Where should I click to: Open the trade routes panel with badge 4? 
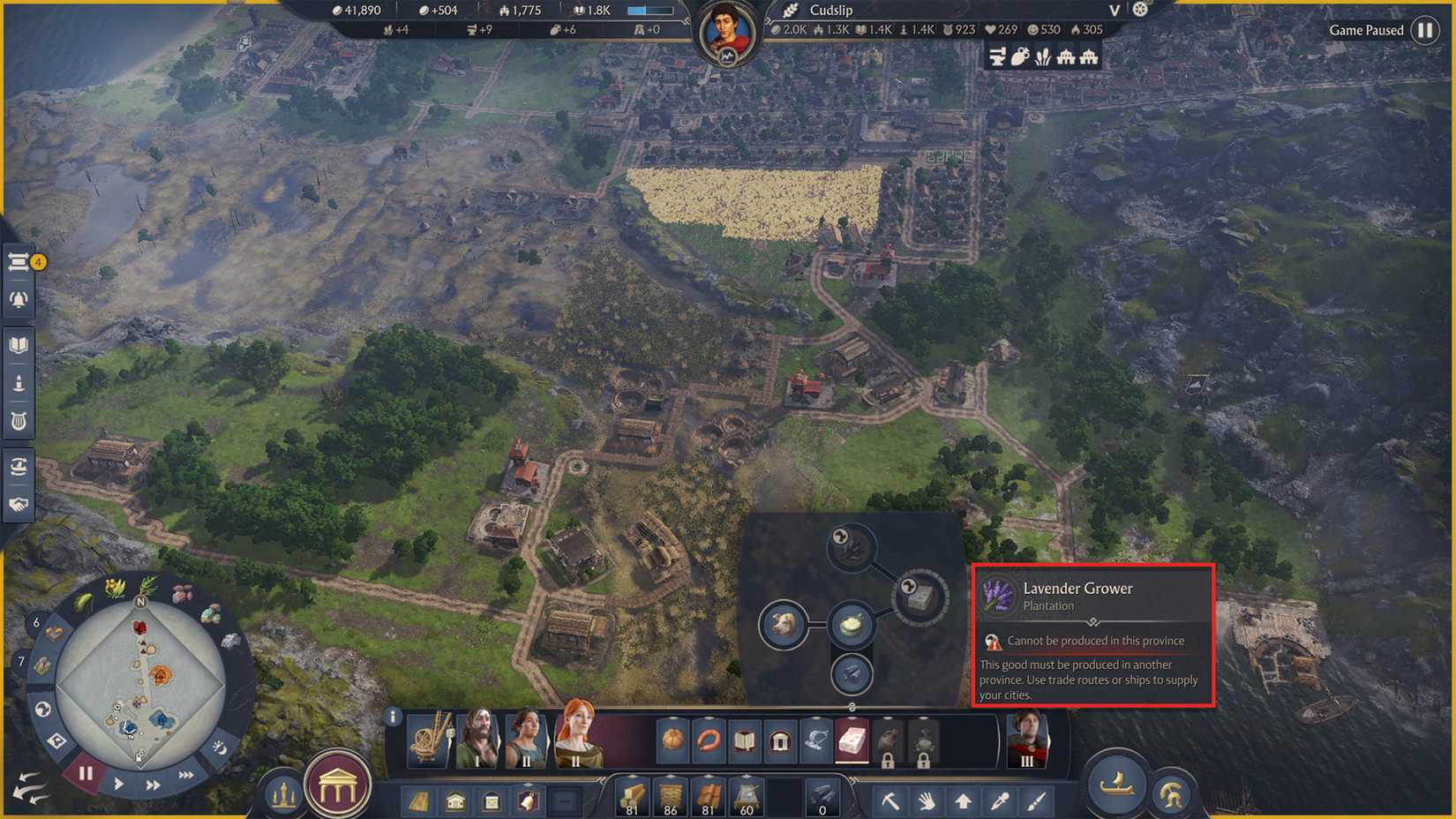(19, 262)
